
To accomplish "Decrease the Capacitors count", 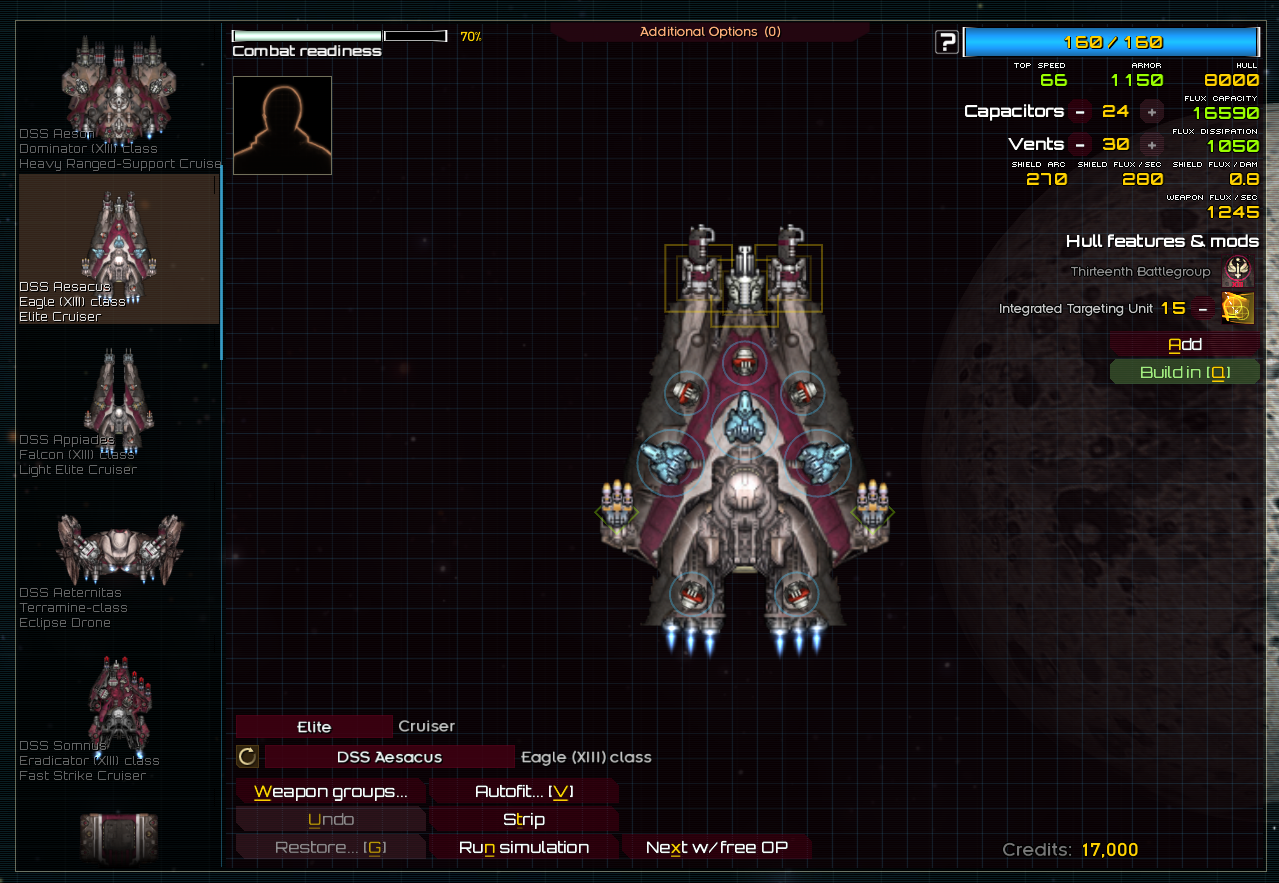I will 1080,112.
